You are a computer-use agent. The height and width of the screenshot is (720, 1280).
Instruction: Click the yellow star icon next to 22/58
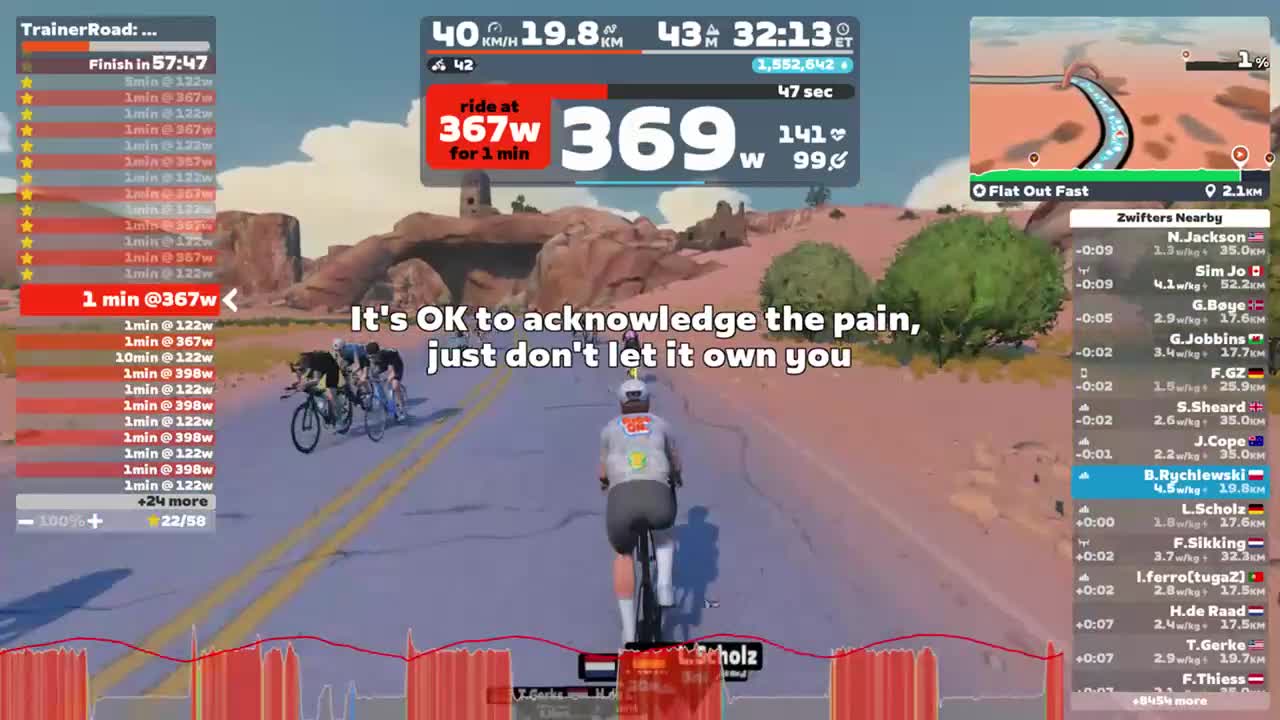pos(153,521)
